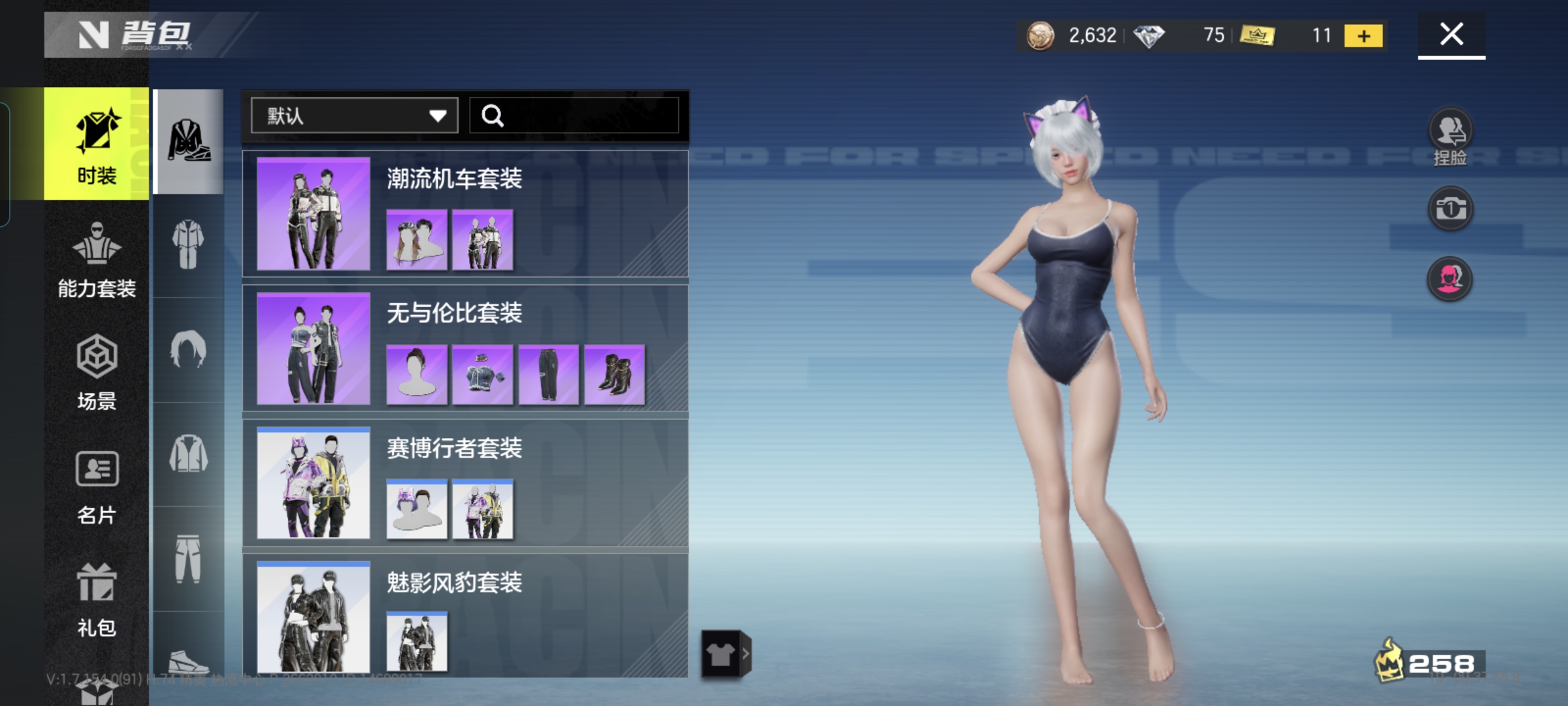Open the 默认 sort dropdown
The width and height of the screenshot is (1568, 706).
point(354,116)
